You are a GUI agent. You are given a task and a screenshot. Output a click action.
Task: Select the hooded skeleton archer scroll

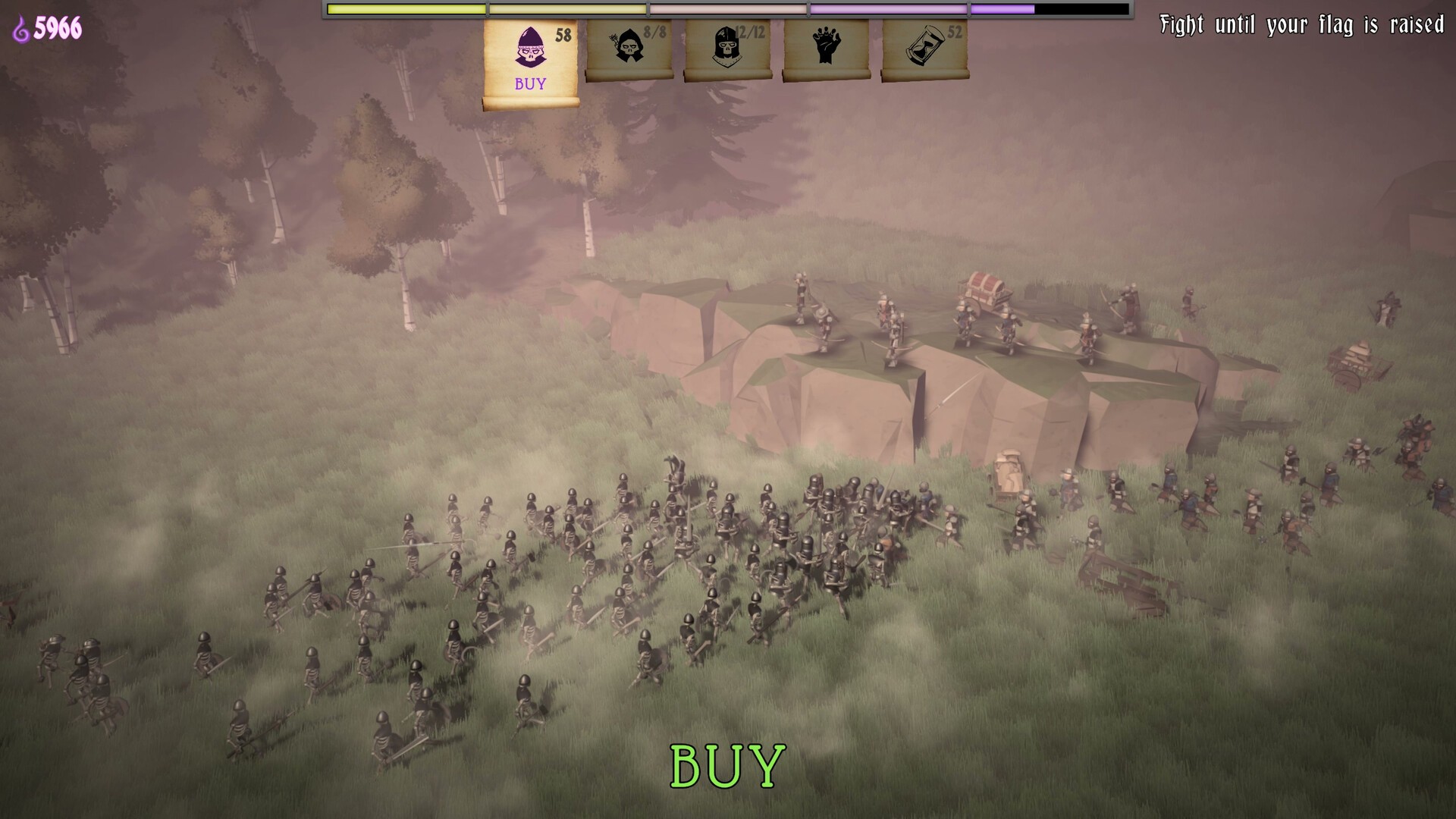pos(629,49)
